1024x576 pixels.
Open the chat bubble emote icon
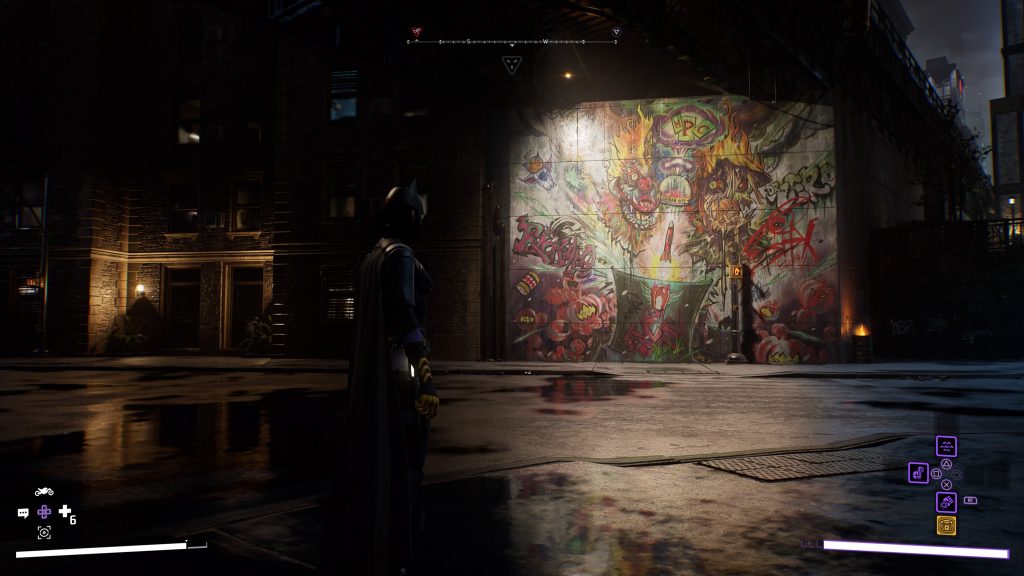tap(23, 512)
